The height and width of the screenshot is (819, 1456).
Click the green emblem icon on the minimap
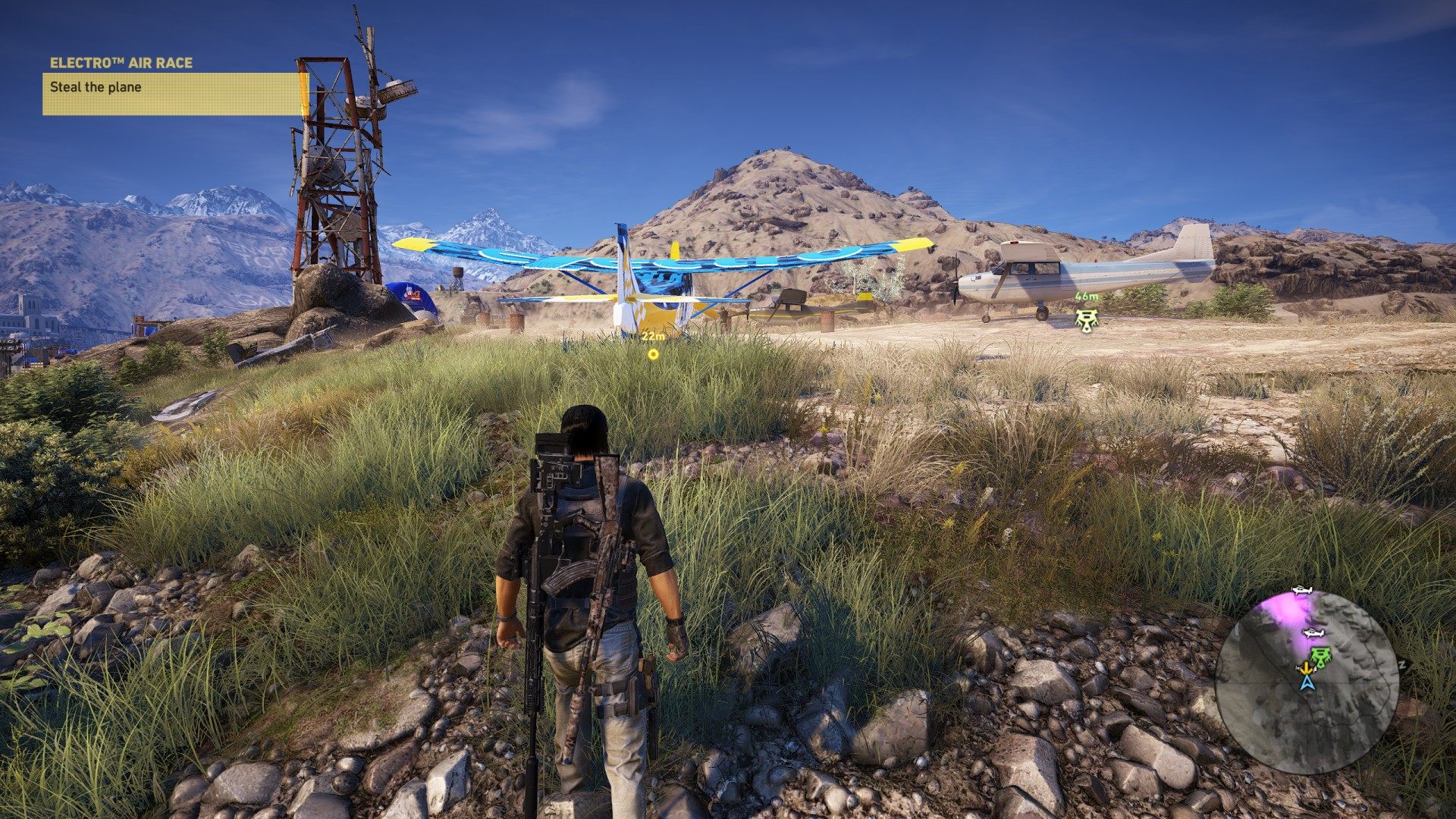click(1320, 657)
